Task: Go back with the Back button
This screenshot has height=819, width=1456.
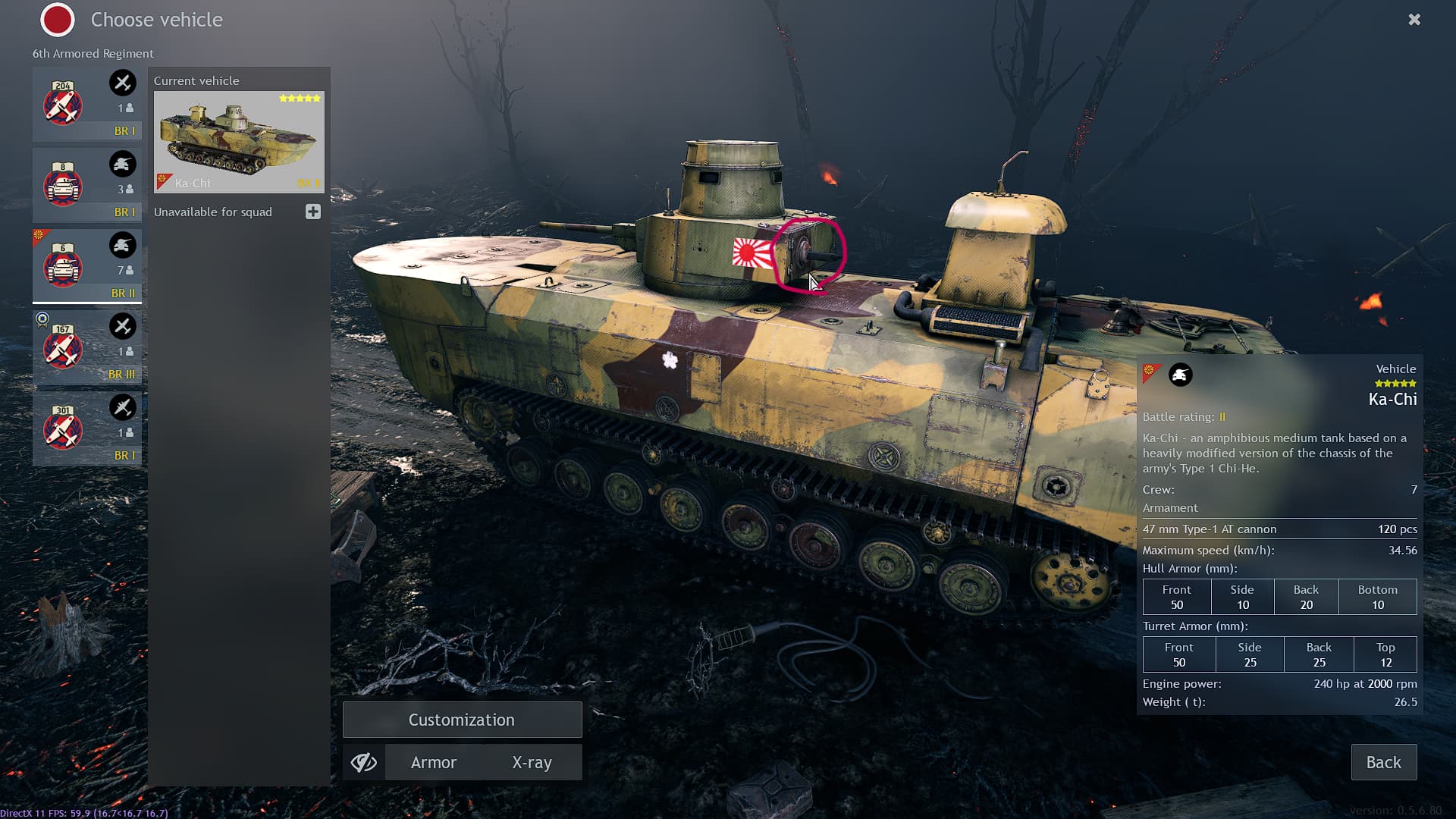Action: pos(1383,762)
